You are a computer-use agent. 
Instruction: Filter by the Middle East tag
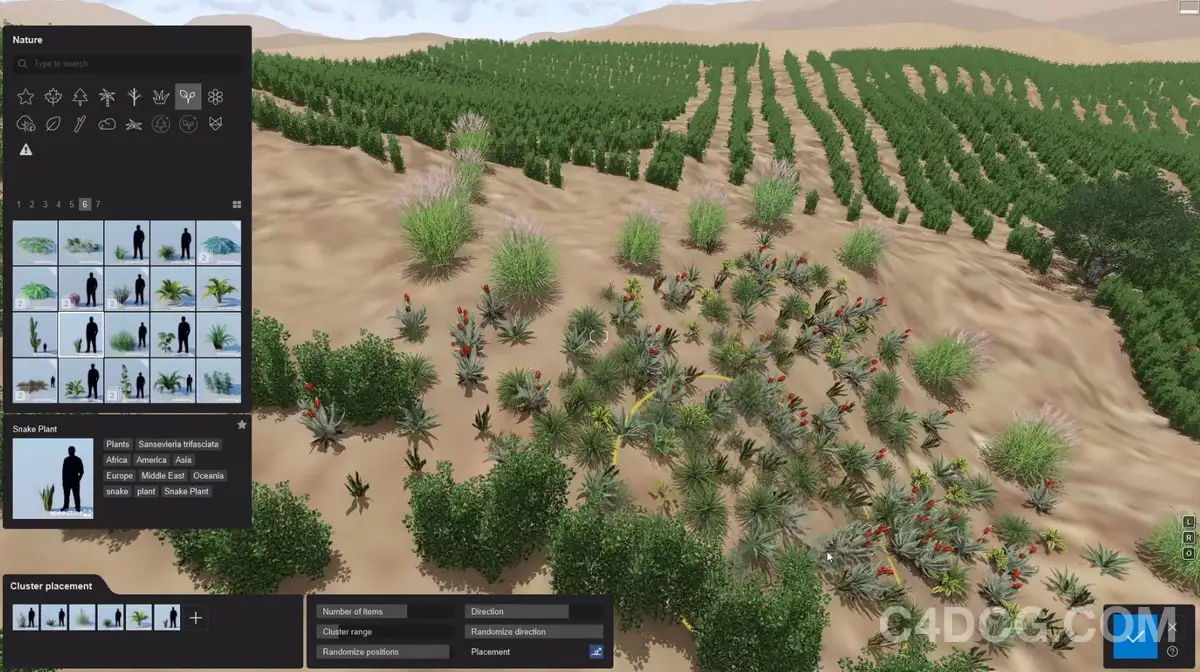[x=162, y=476]
